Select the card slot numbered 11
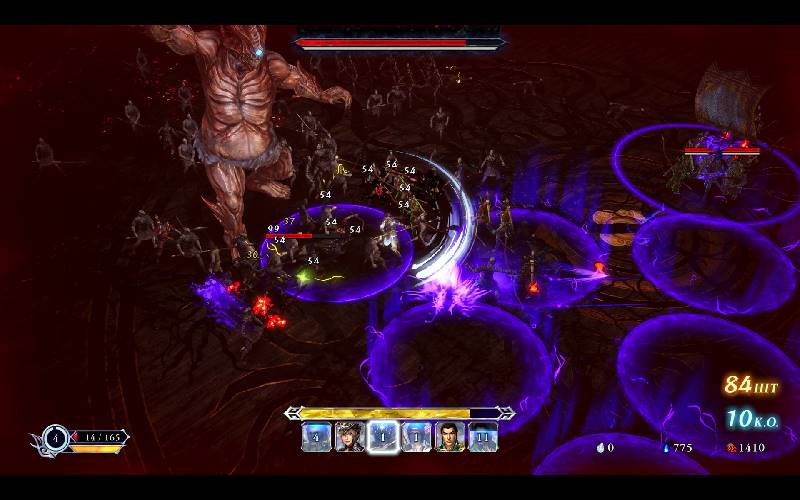This screenshot has width=800, height=500. [483, 437]
